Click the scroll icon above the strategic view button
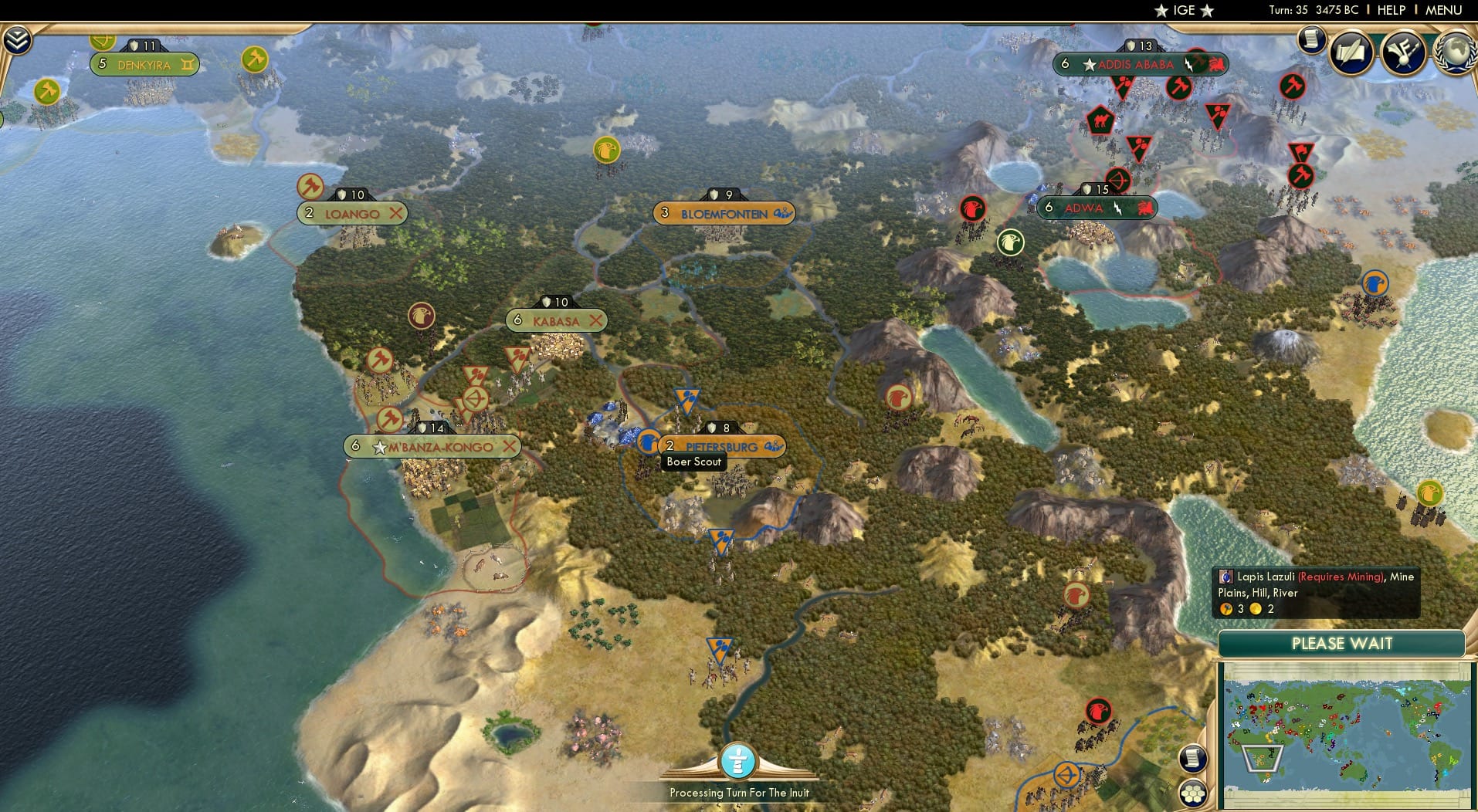The width and height of the screenshot is (1478, 812). [1192, 760]
